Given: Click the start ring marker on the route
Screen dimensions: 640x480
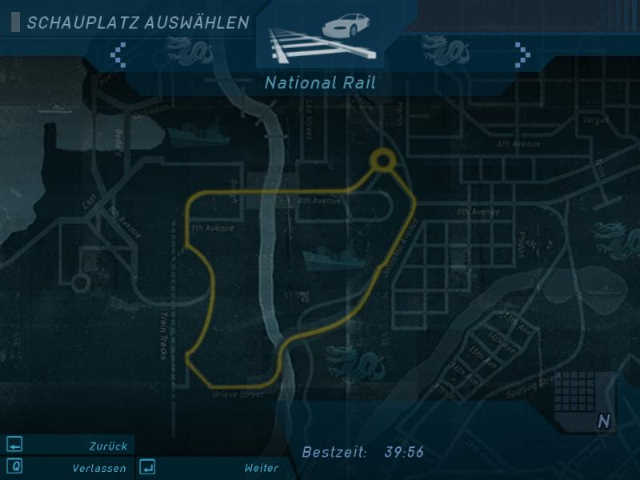Looking at the screenshot, I should 382,160.
